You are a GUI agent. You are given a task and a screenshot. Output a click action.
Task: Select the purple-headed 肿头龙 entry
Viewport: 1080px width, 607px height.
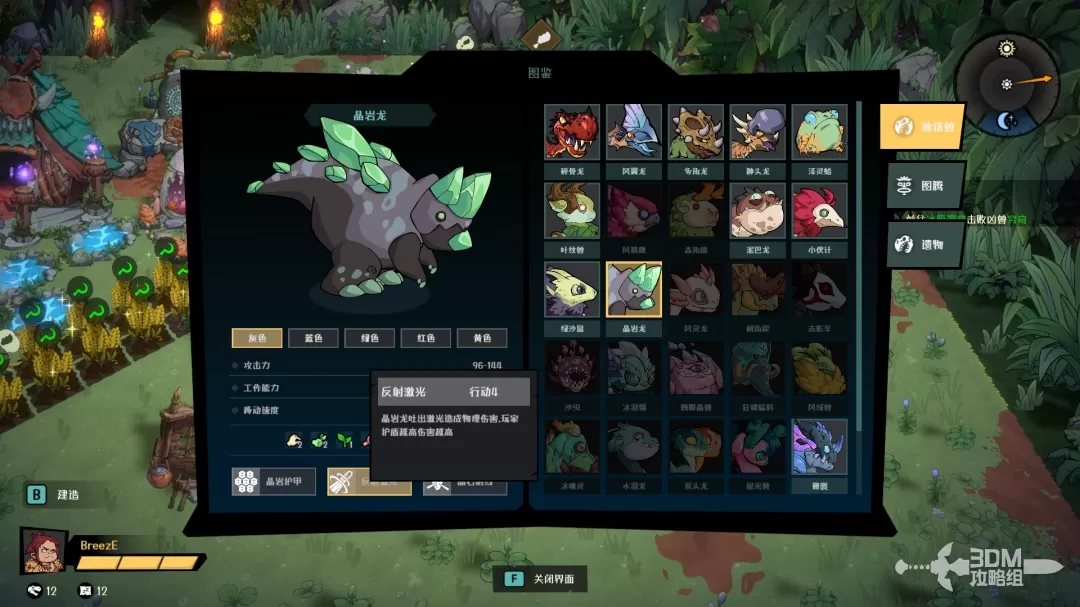(x=758, y=132)
